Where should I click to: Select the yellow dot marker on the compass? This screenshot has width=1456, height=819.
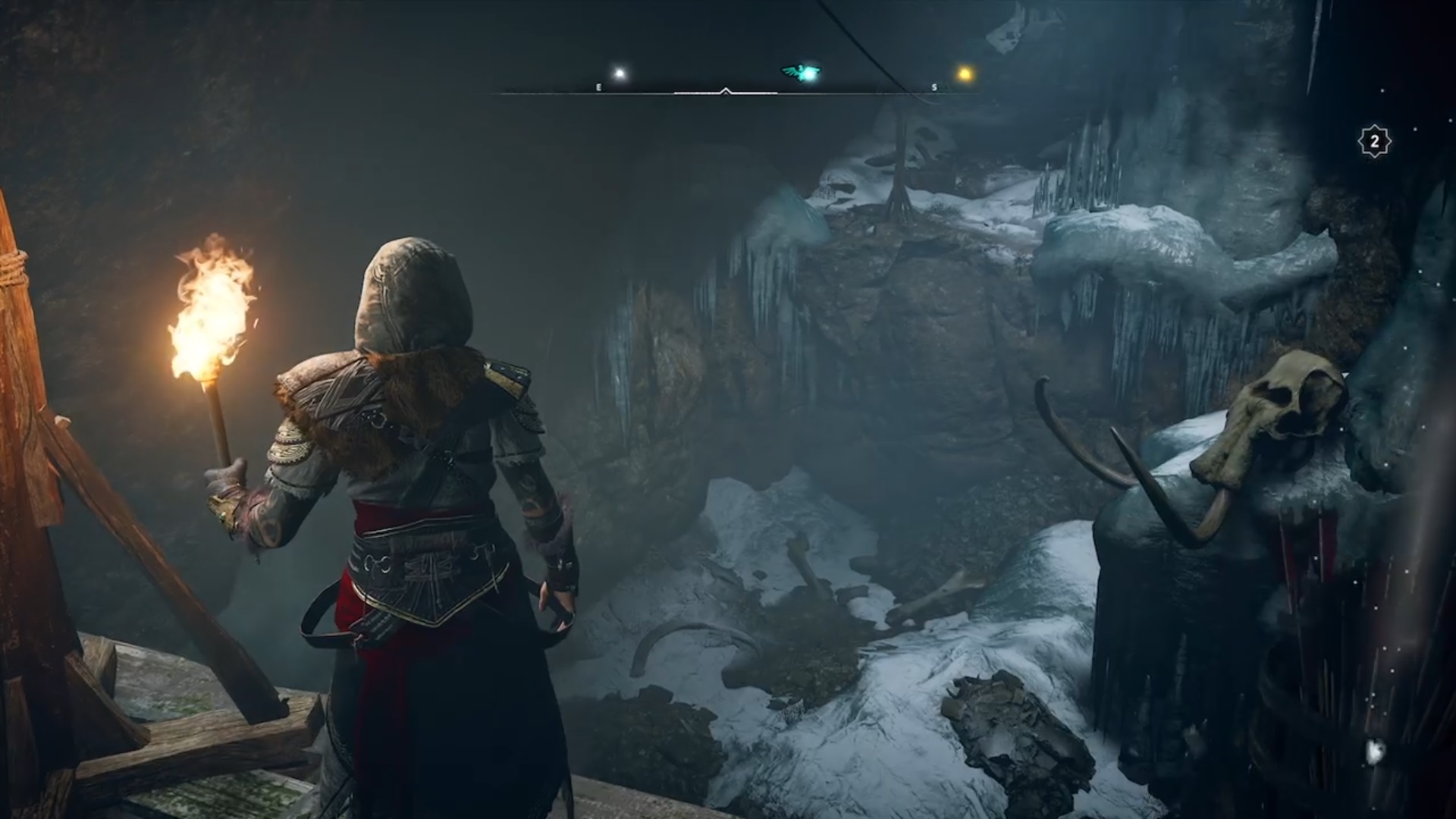[x=965, y=74]
